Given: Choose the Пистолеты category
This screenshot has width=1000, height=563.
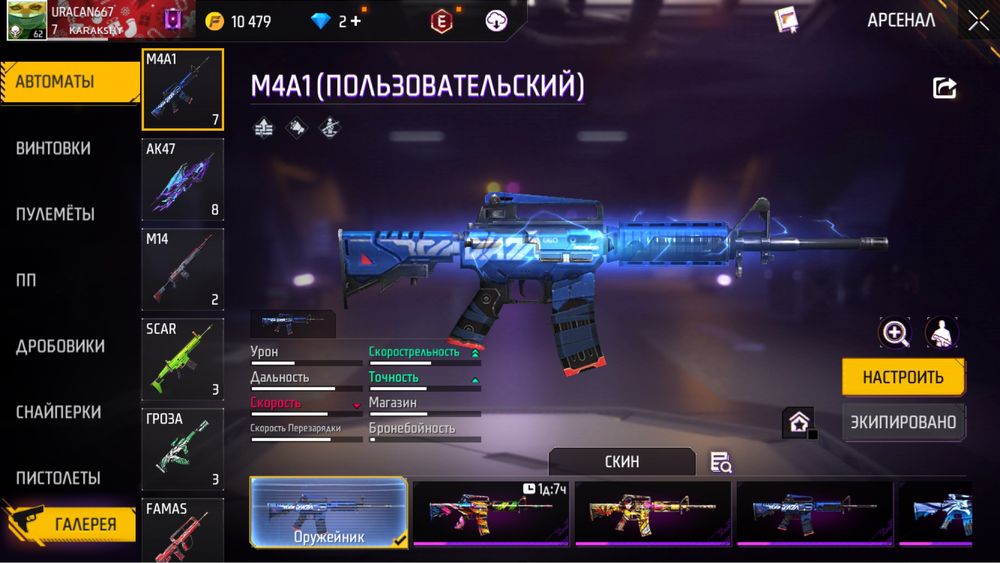Looking at the screenshot, I should click(x=58, y=478).
